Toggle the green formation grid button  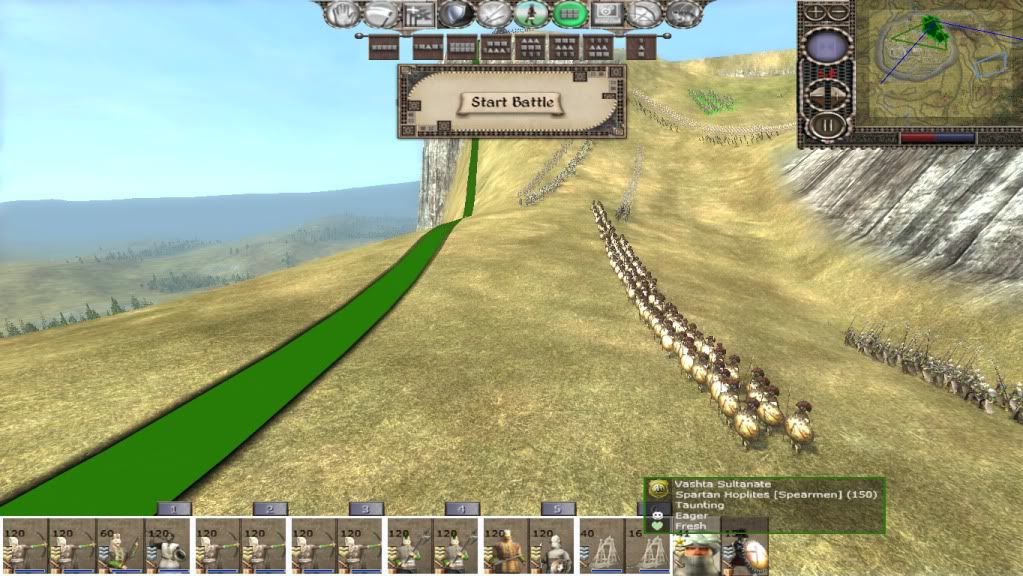coord(570,14)
